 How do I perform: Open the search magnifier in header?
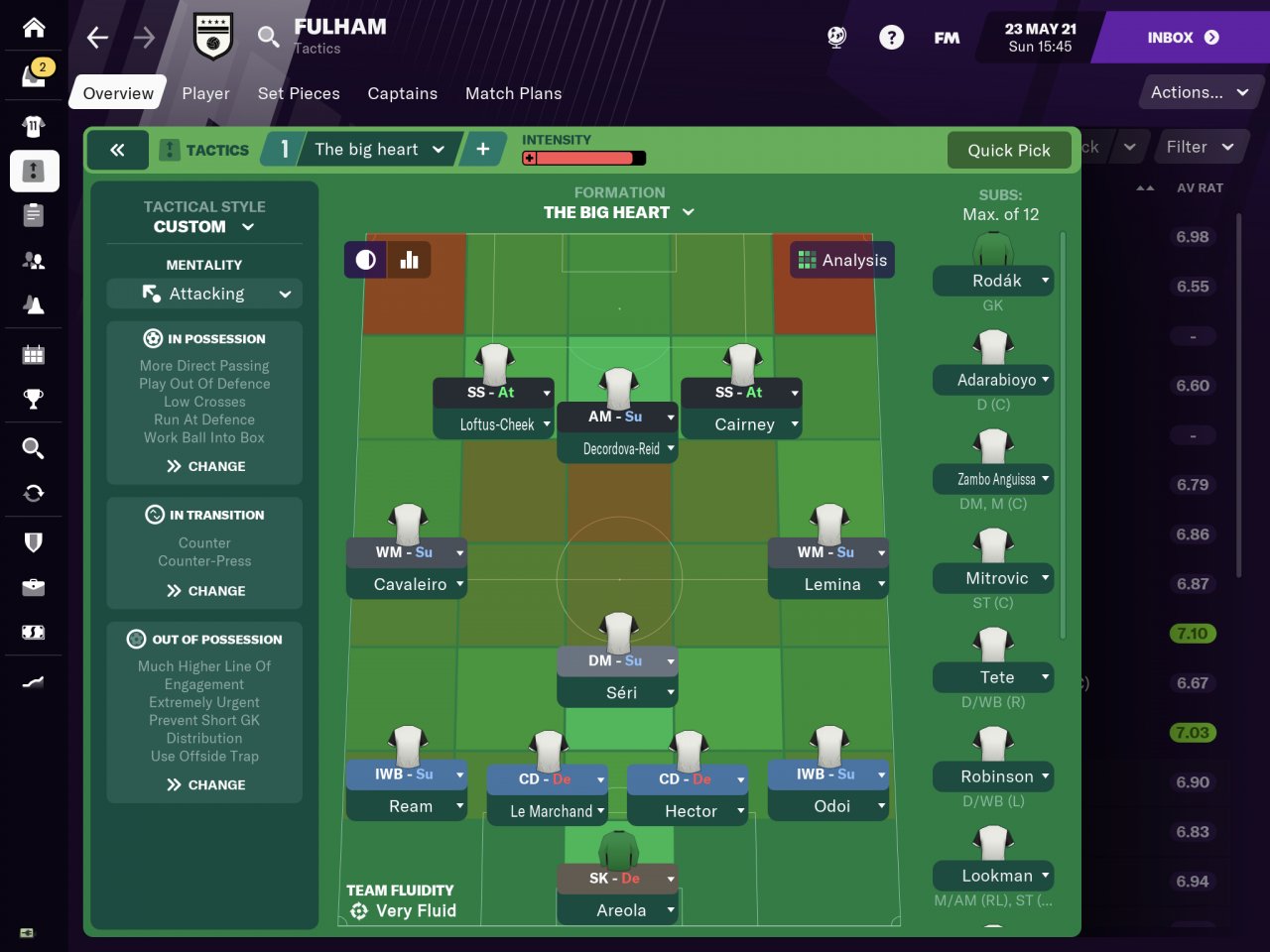click(268, 38)
